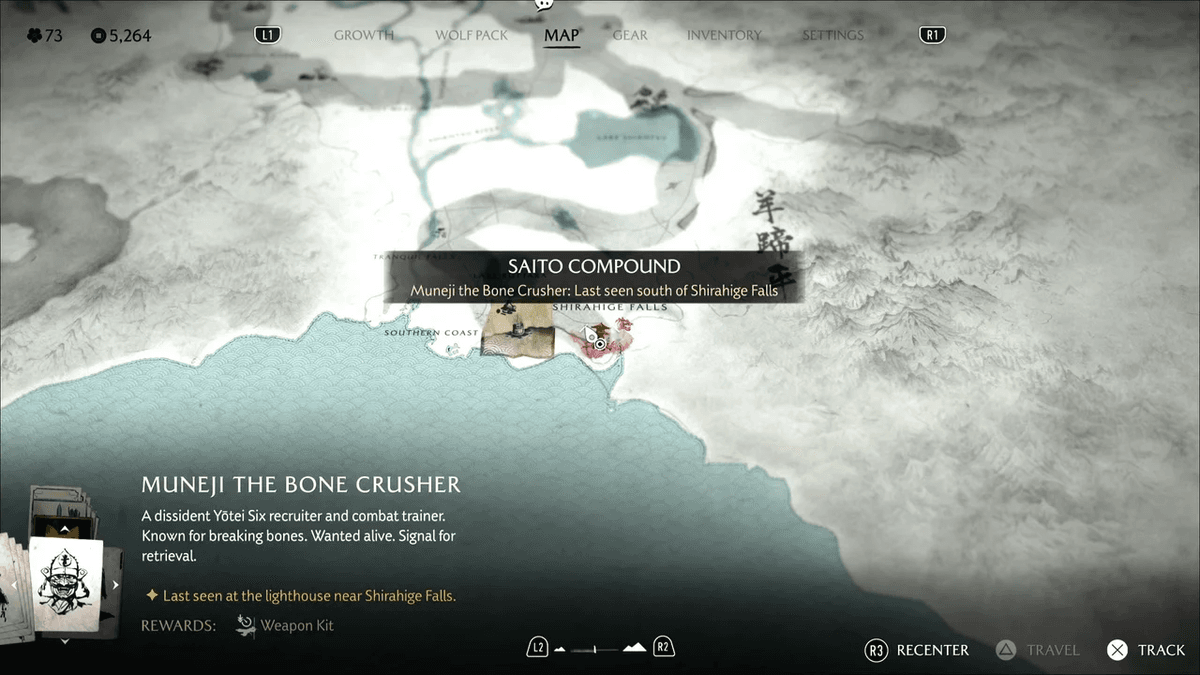The height and width of the screenshot is (675, 1200).
Task: Switch to the Growth tab
Action: tap(364, 35)
